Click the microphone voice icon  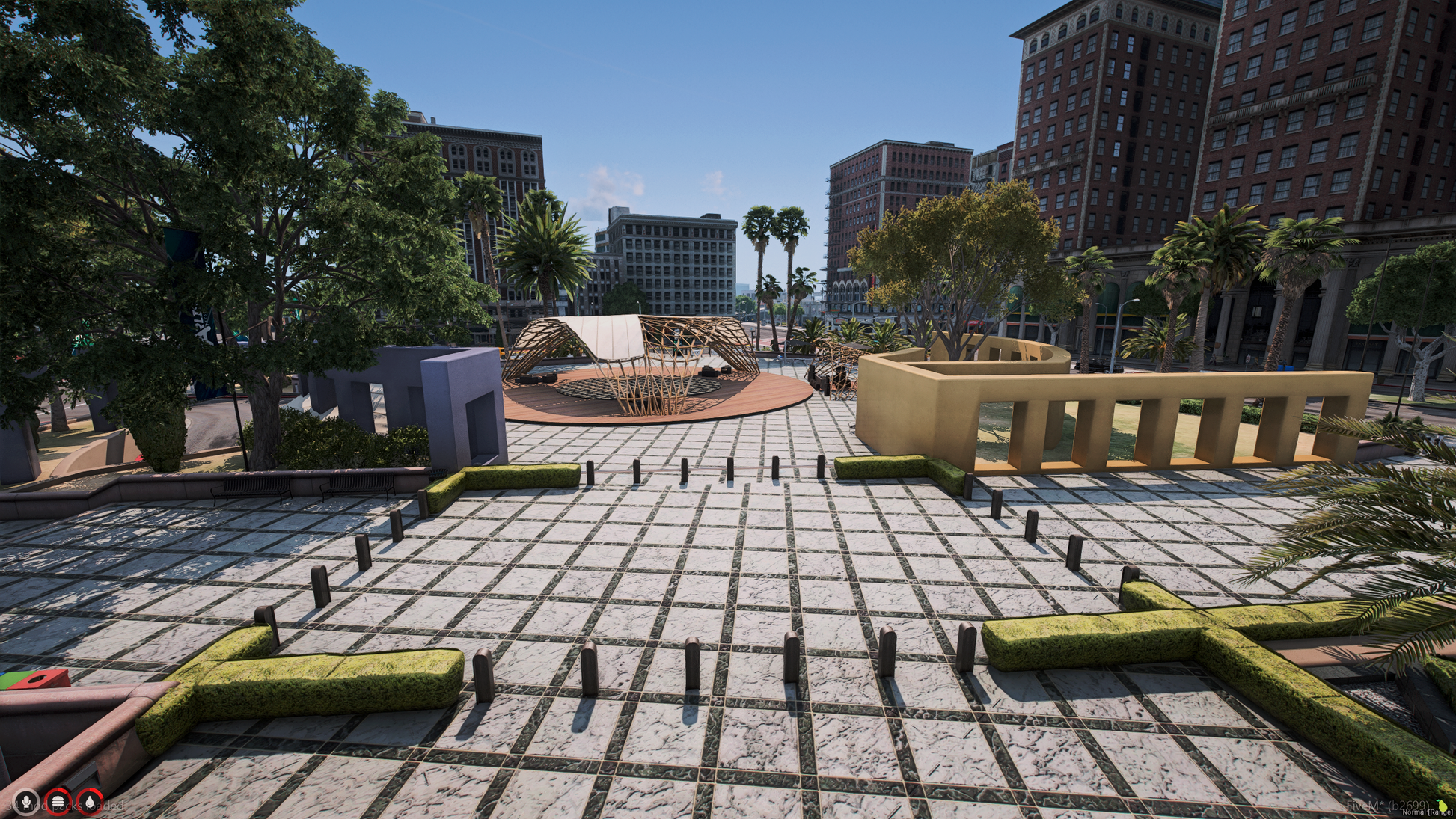tap(27, 802)
